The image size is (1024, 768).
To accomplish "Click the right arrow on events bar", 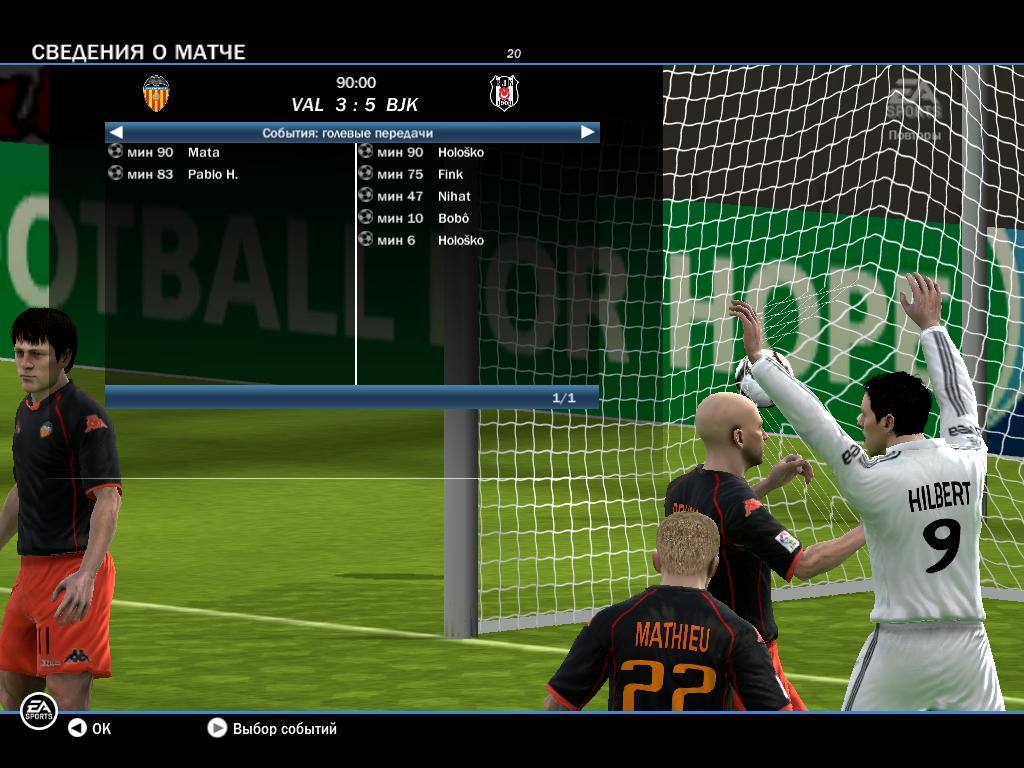I will 587,132.
